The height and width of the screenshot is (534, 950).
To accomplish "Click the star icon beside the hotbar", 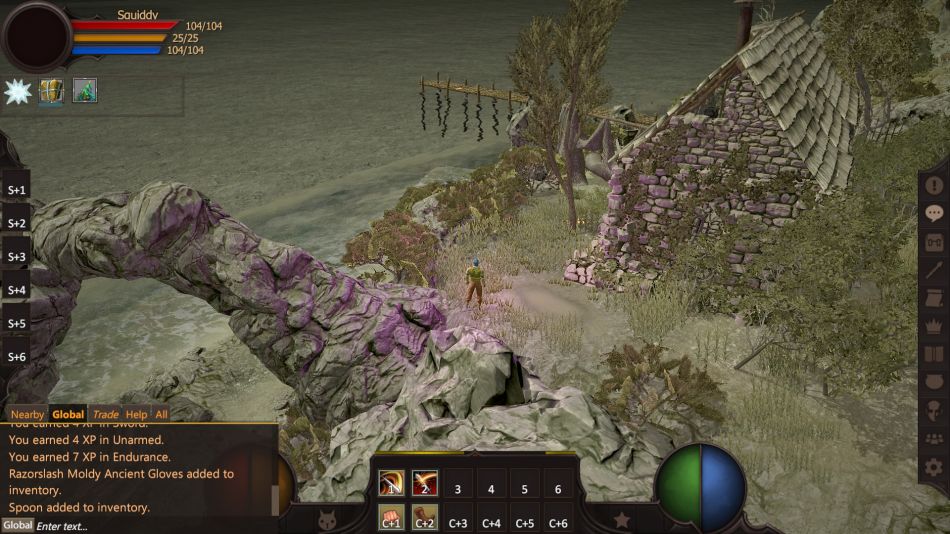I will (x=621, y=519).
